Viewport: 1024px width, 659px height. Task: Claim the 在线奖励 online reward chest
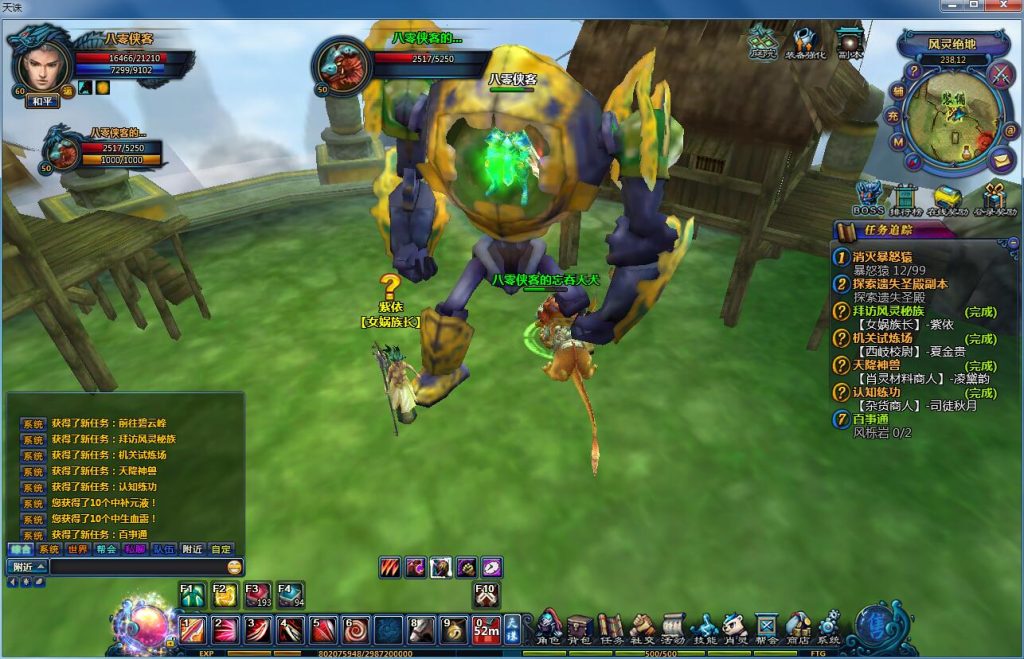[947, 196]
